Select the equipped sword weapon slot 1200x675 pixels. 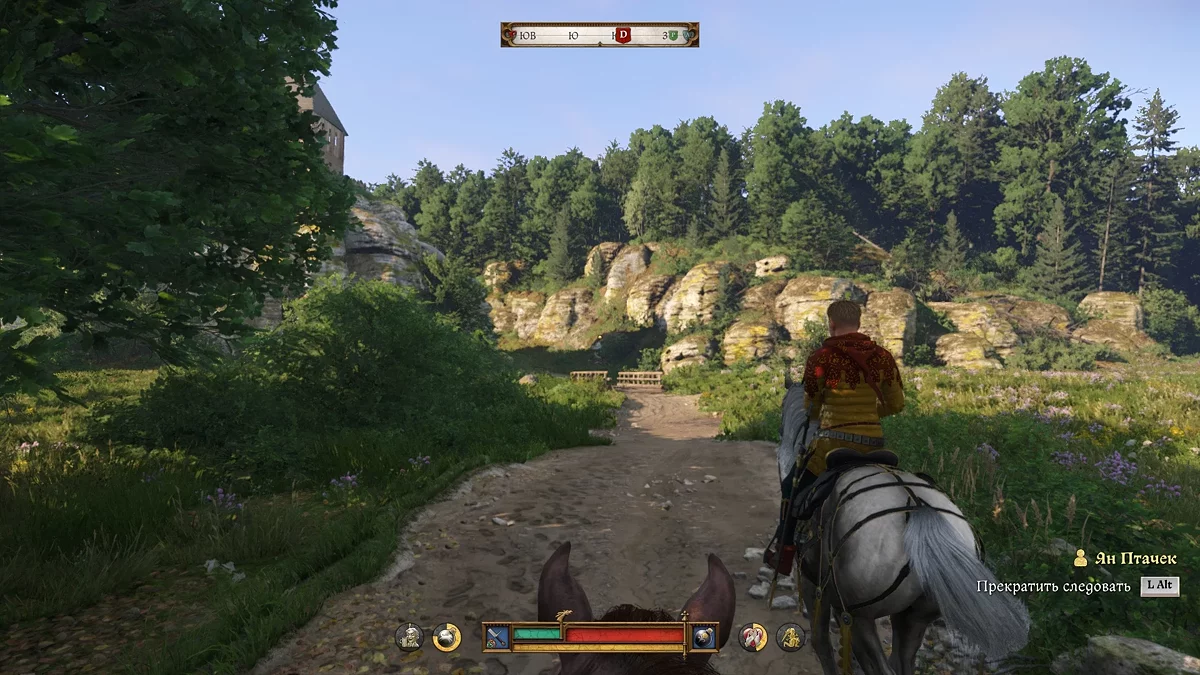[496, 637]
